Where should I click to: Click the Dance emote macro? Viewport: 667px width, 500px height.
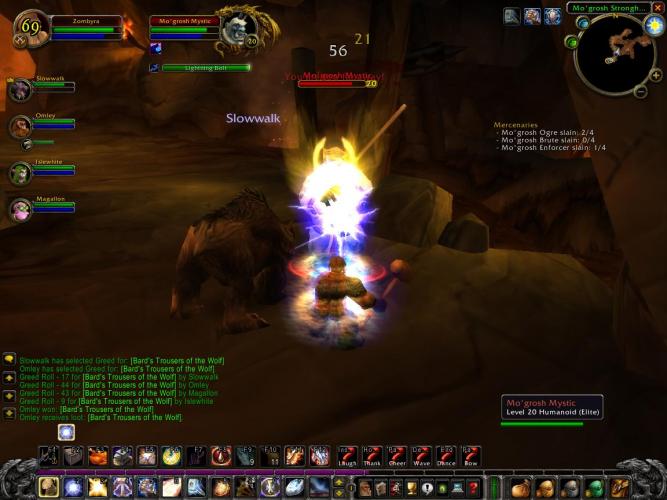(x=446, y=456)
